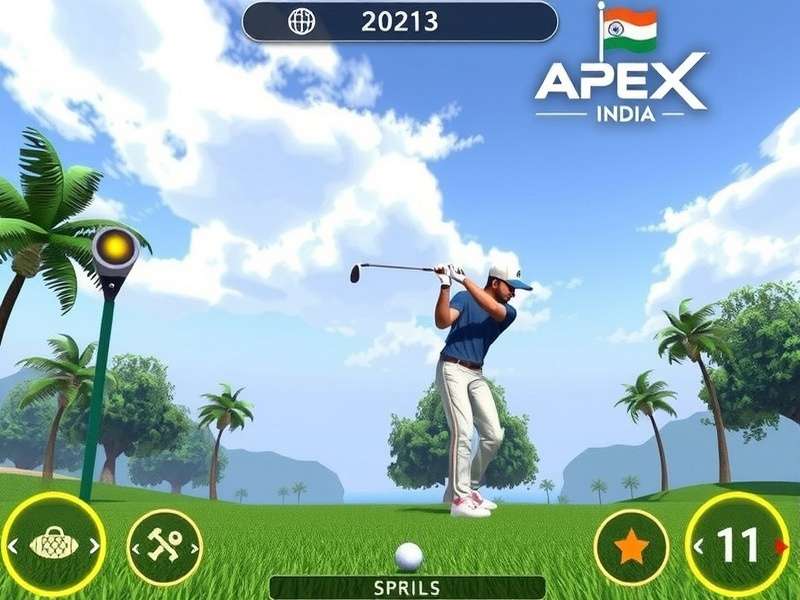Click the left arrow beside the golf bag
Image resolution: width=800 pixels, height=600 pixels.
coord(13,545)
